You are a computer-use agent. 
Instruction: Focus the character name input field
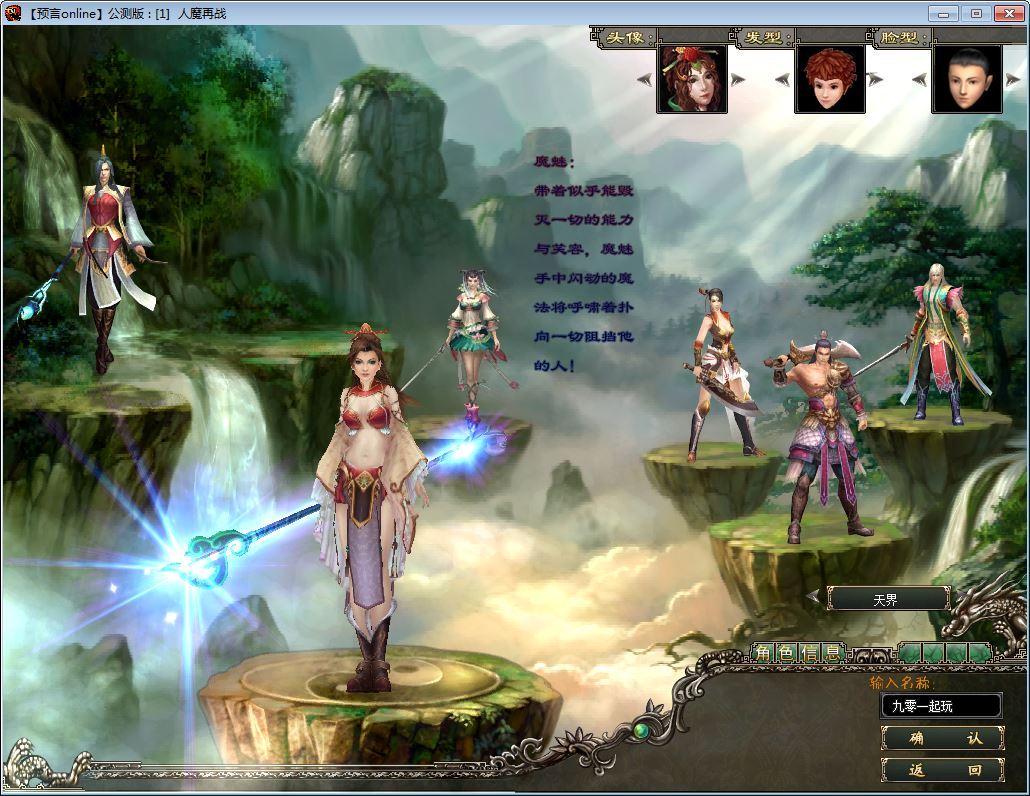[939, 706]
